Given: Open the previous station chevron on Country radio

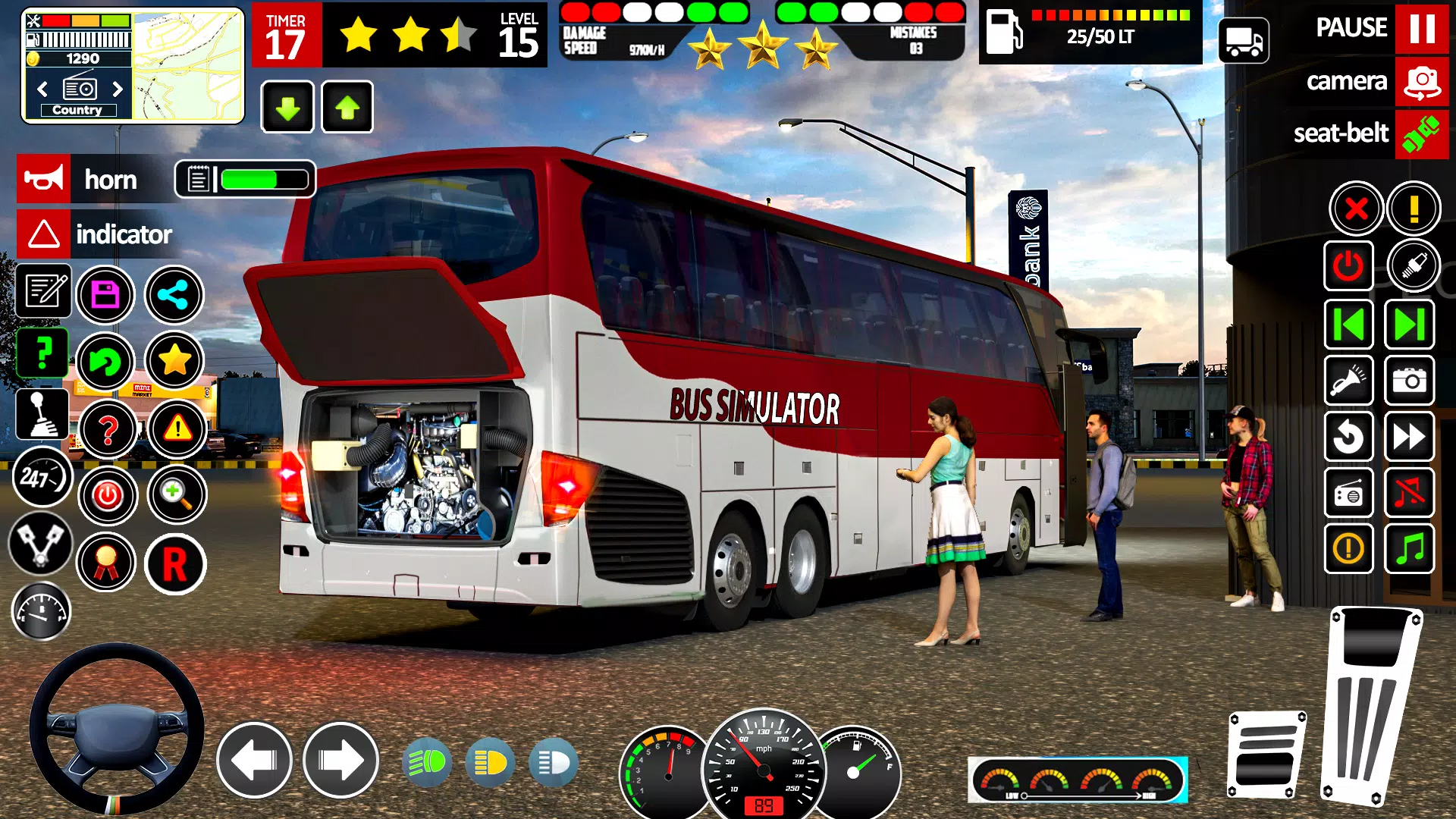Looking at the screenshot, I should point(43,89).
